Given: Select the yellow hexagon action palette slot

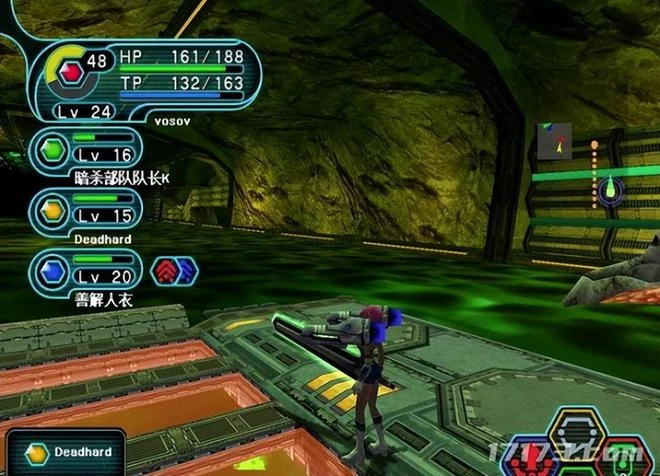Looking at the screenshot, I should click(575, 430).
